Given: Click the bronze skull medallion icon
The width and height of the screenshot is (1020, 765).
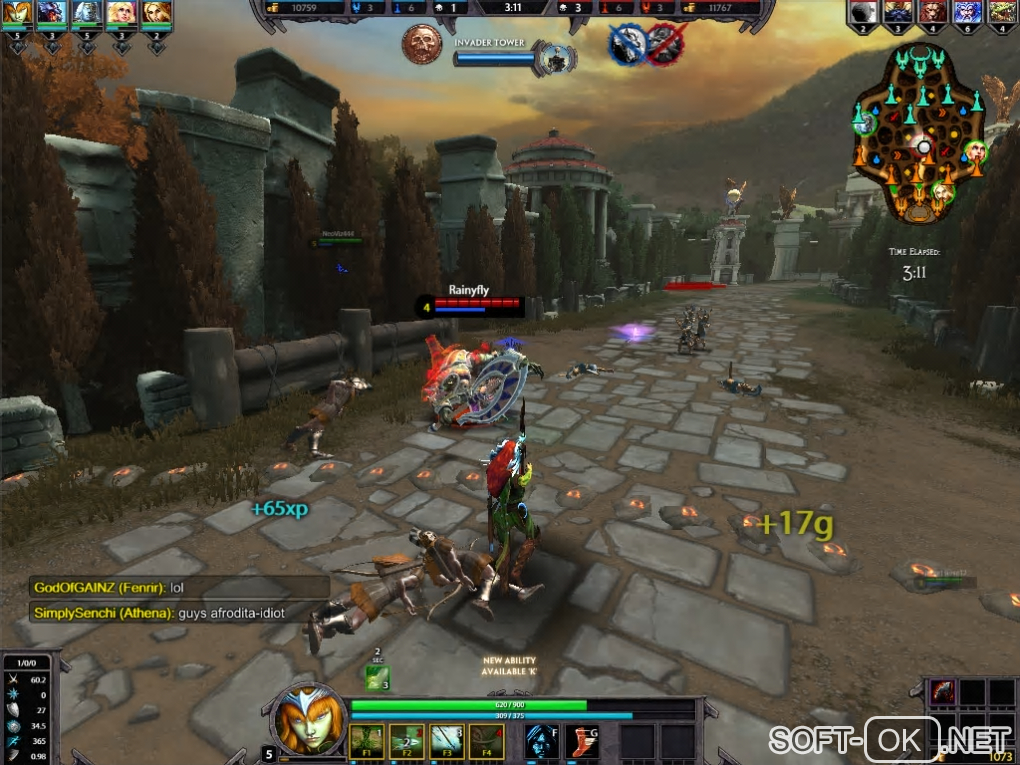Looking at the screenshot, I should (x=421, y=44).
